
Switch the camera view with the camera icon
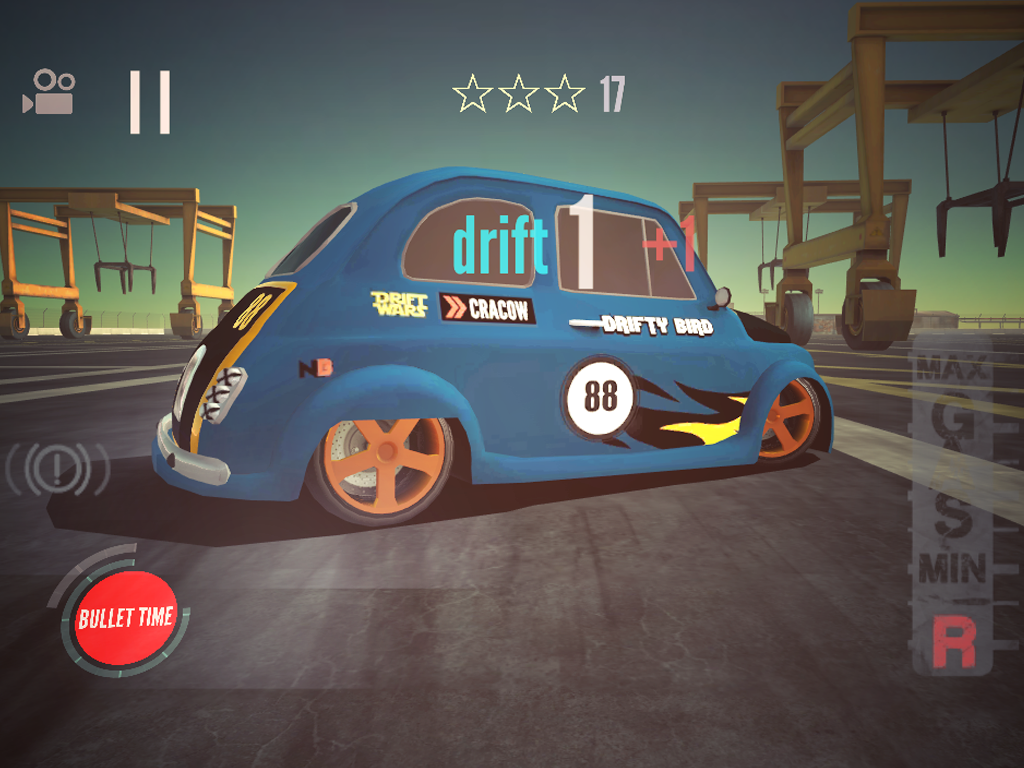point(49,92)
